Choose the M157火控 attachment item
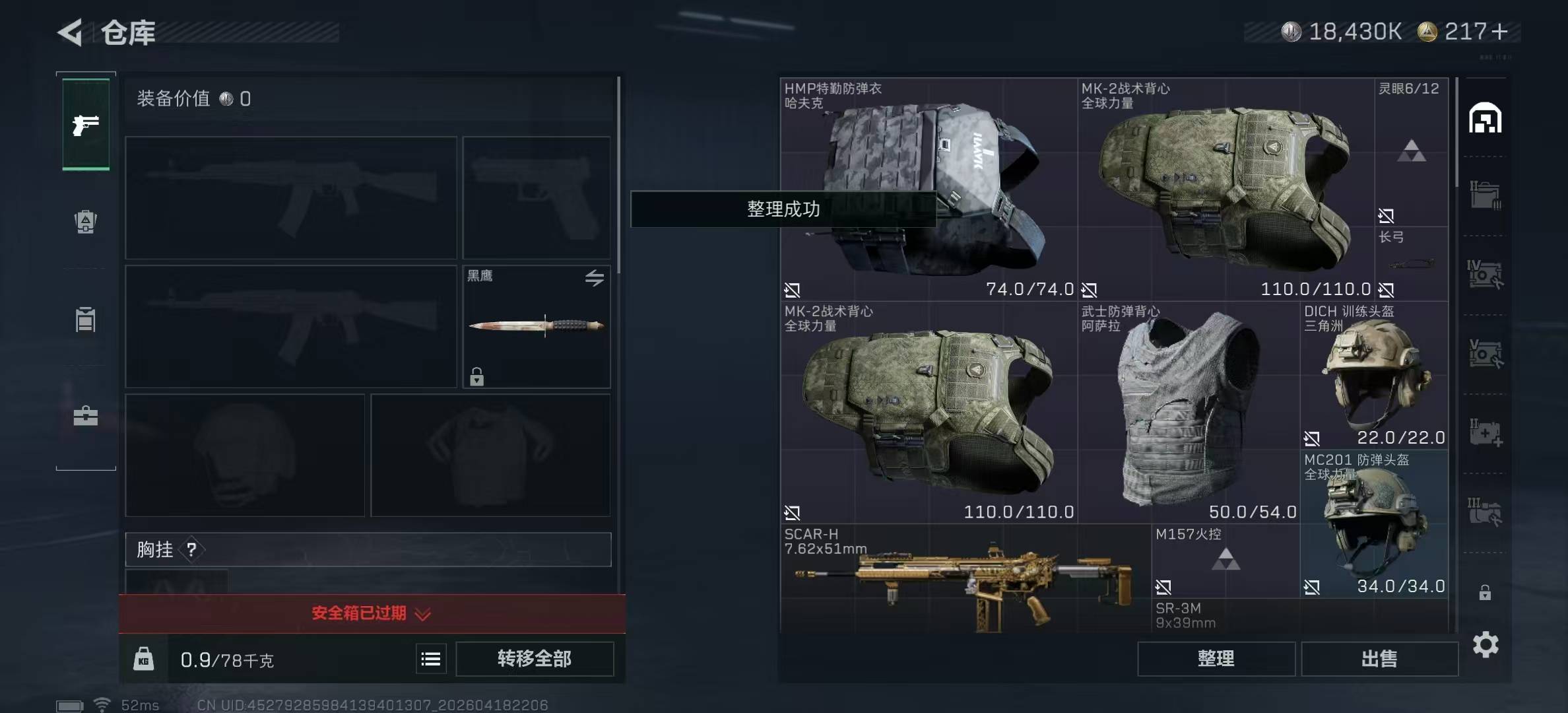1568x713 pixels. 1225,561
